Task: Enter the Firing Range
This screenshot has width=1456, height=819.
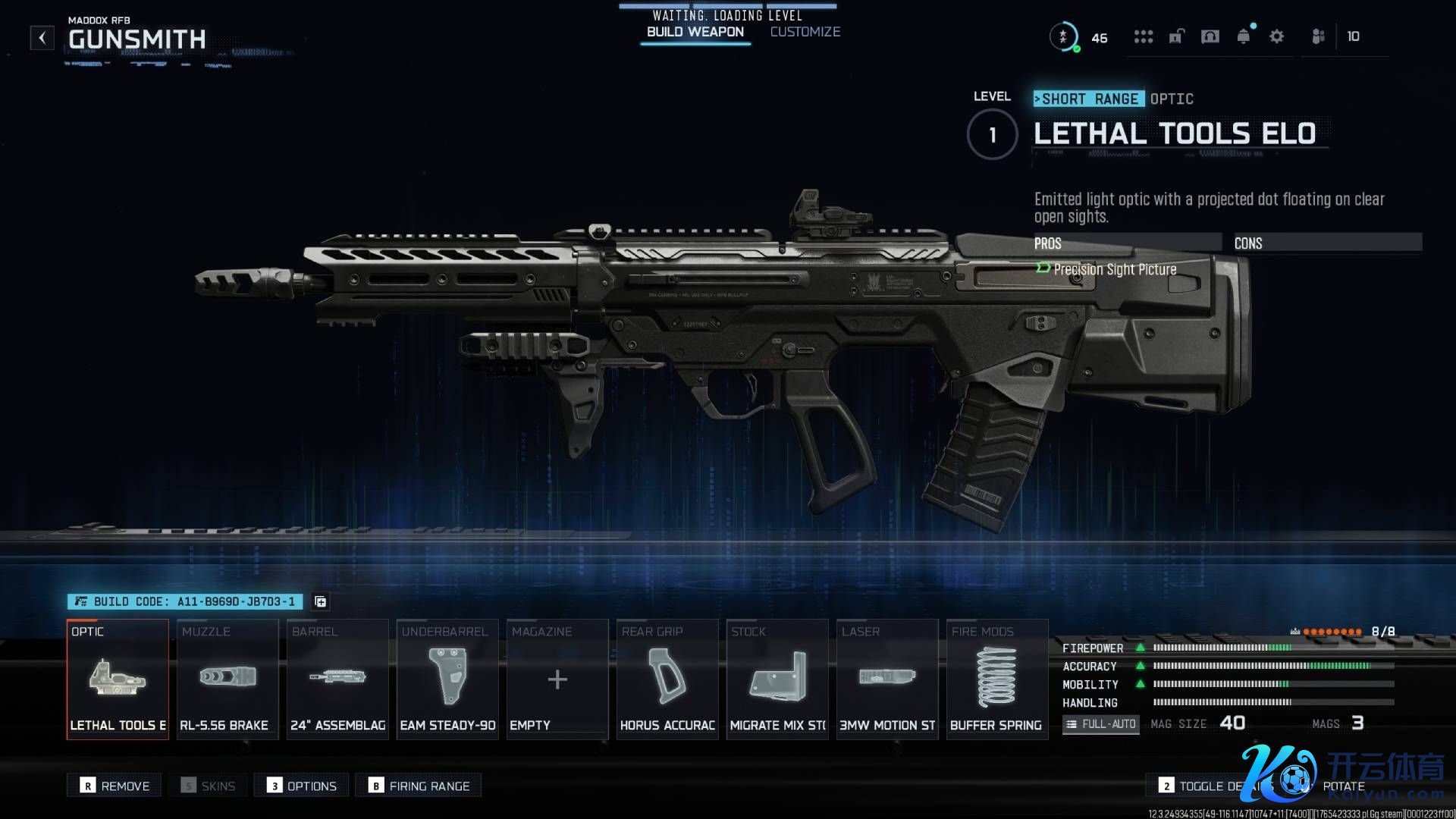Action: point(419,786)
